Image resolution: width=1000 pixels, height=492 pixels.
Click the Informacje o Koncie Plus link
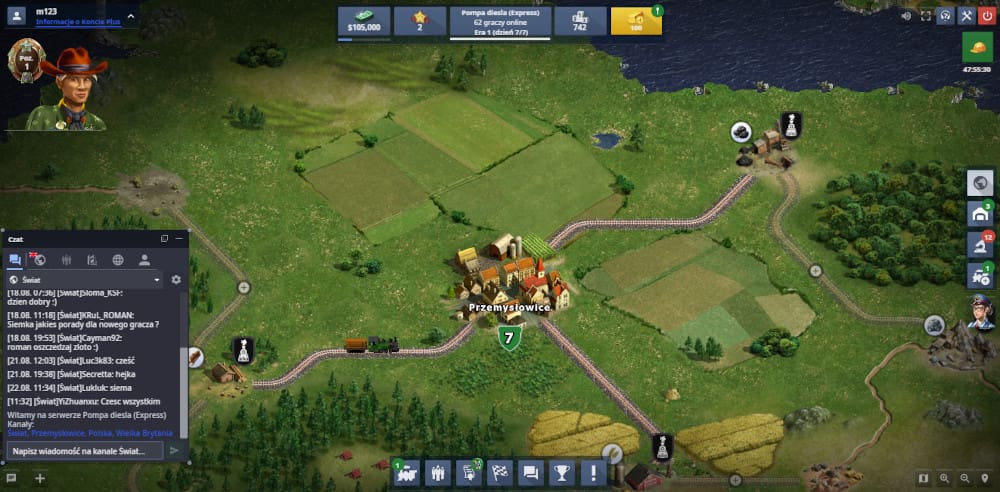[78, 21]
